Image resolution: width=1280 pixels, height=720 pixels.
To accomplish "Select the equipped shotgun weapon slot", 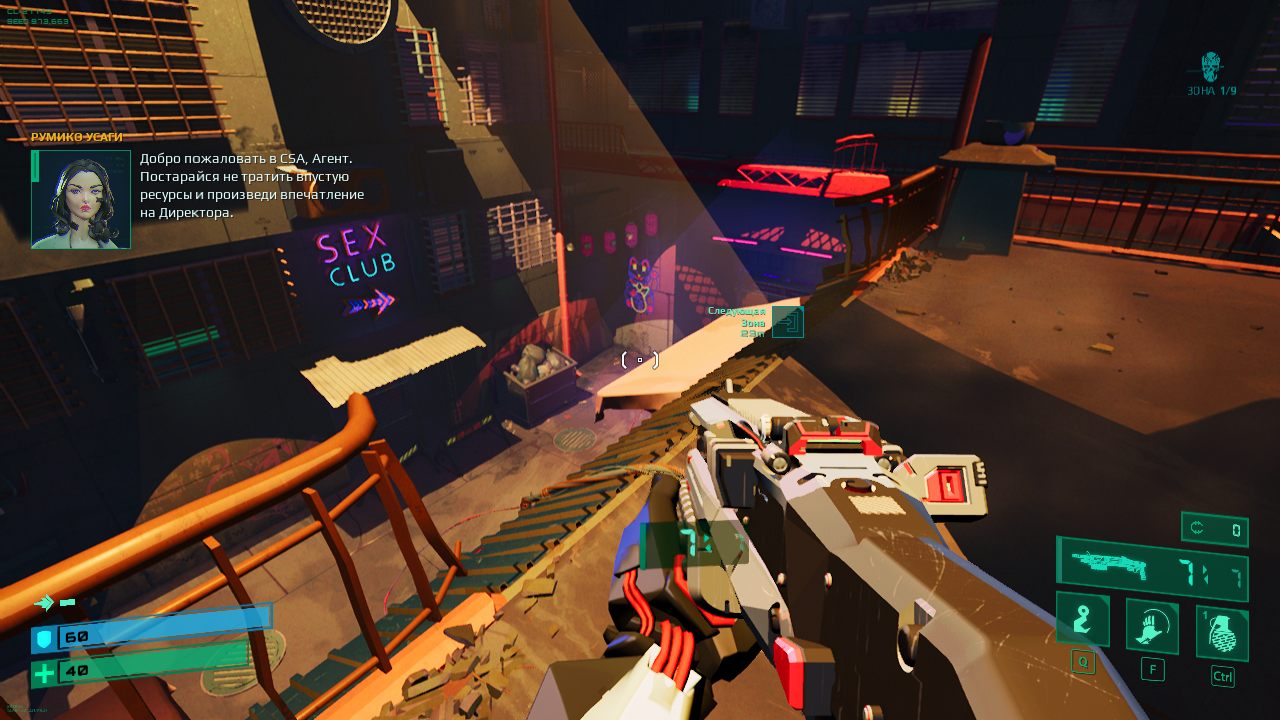I will point(1152,568).
